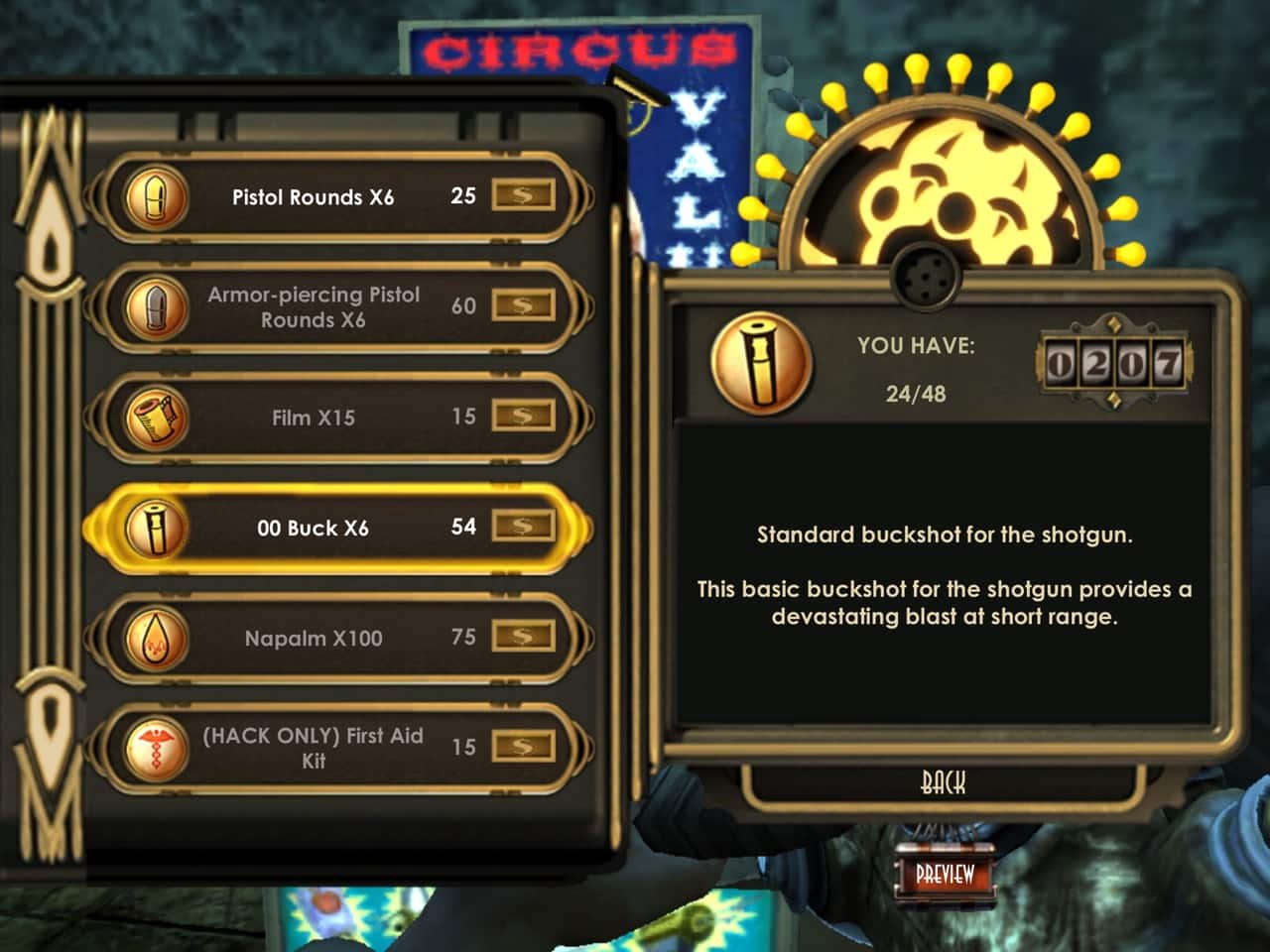Viewport: 1270px width, 952px height.
Task: Choose Armor-piercing Pistol Rounds X6
Action: tap(313, 307)
